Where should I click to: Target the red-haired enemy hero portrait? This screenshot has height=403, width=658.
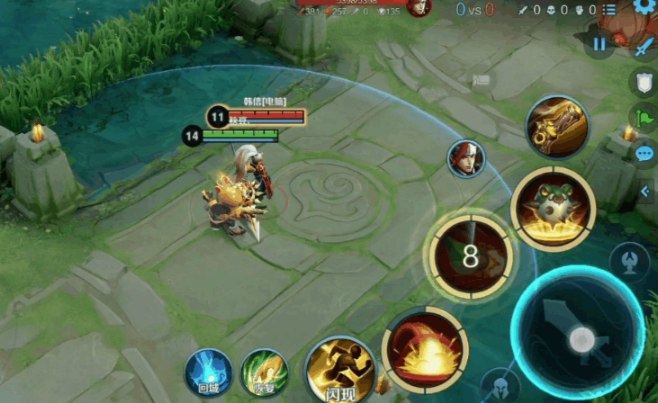coord(465,159)
